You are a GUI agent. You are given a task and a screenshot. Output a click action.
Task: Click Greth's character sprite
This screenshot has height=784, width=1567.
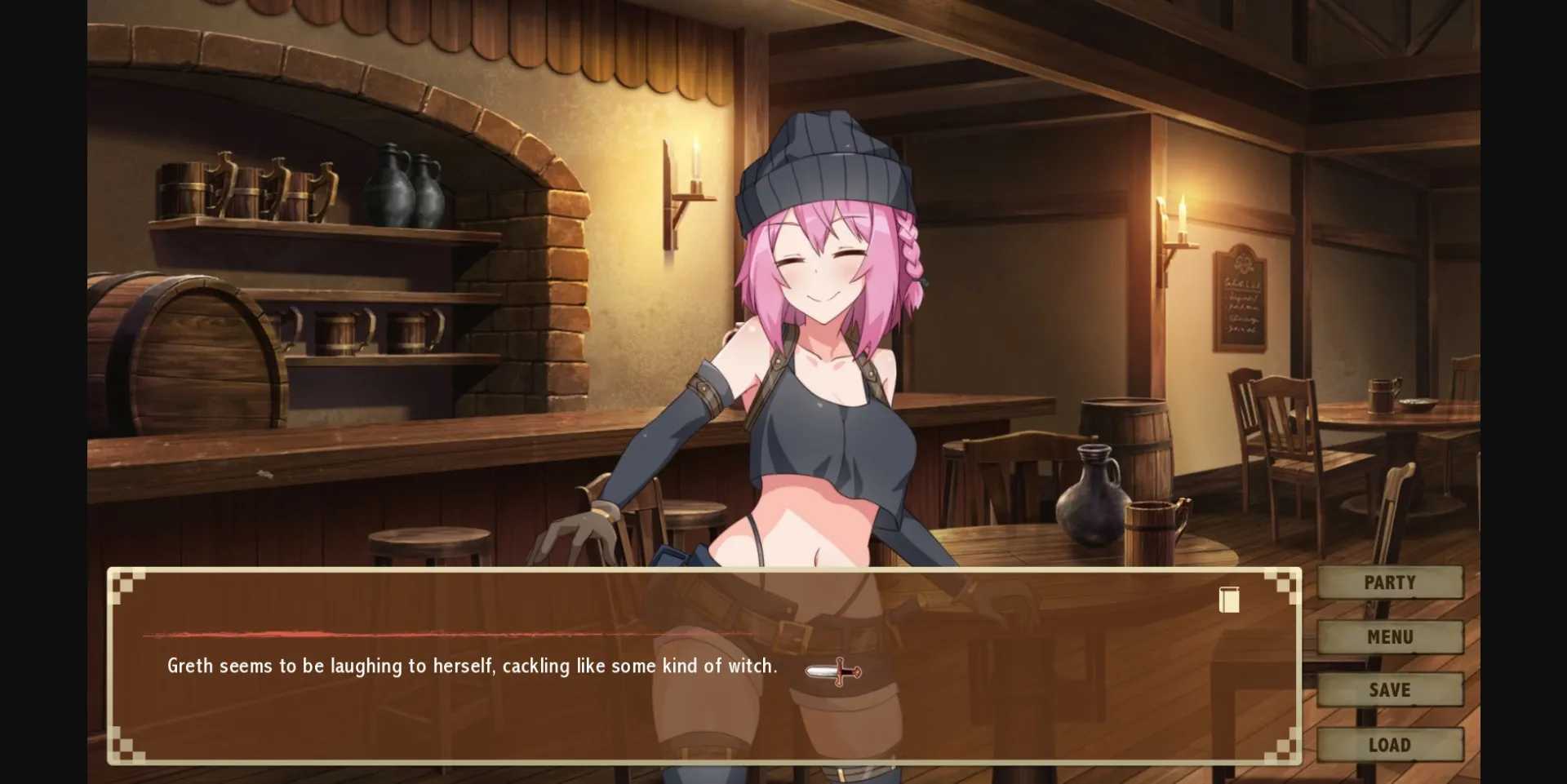[x=816, y=367]
